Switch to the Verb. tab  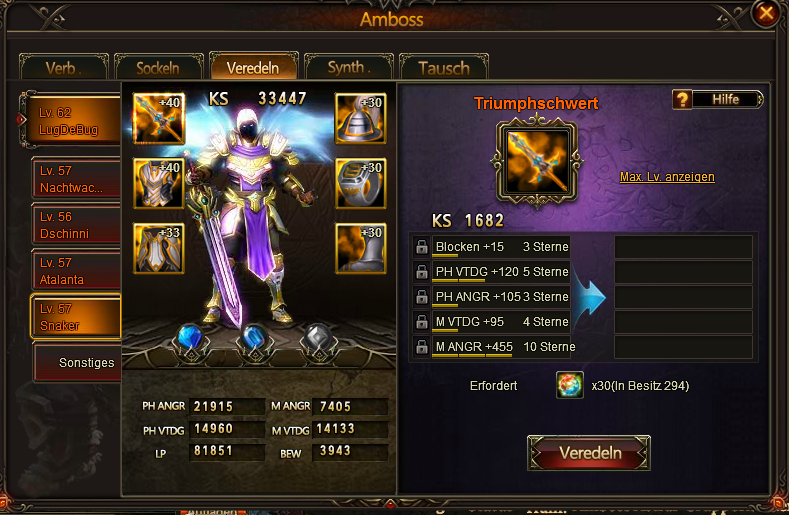click(x=63, y=68)
